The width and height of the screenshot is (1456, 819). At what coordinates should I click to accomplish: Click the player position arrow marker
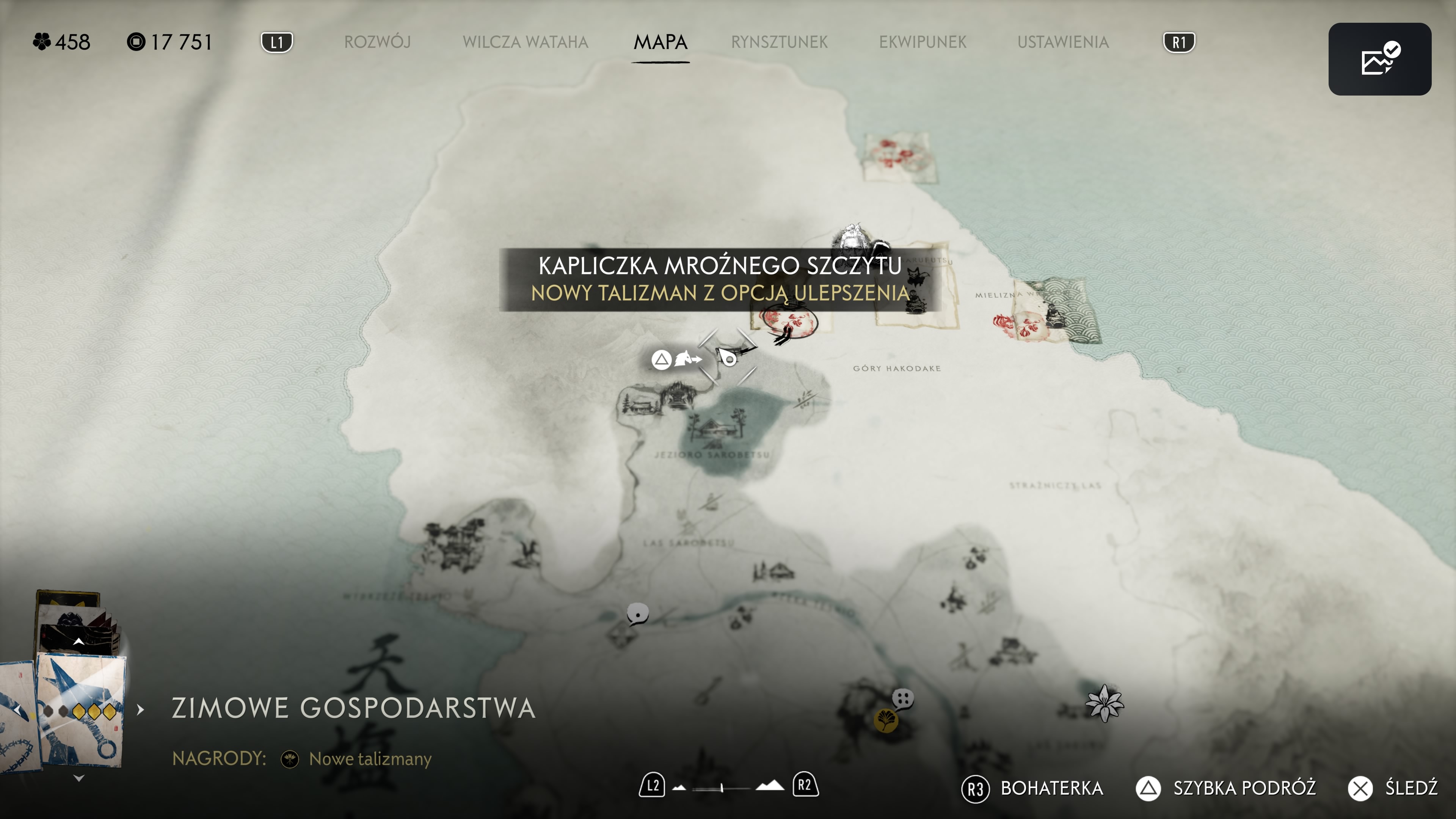tap(729, 358)
